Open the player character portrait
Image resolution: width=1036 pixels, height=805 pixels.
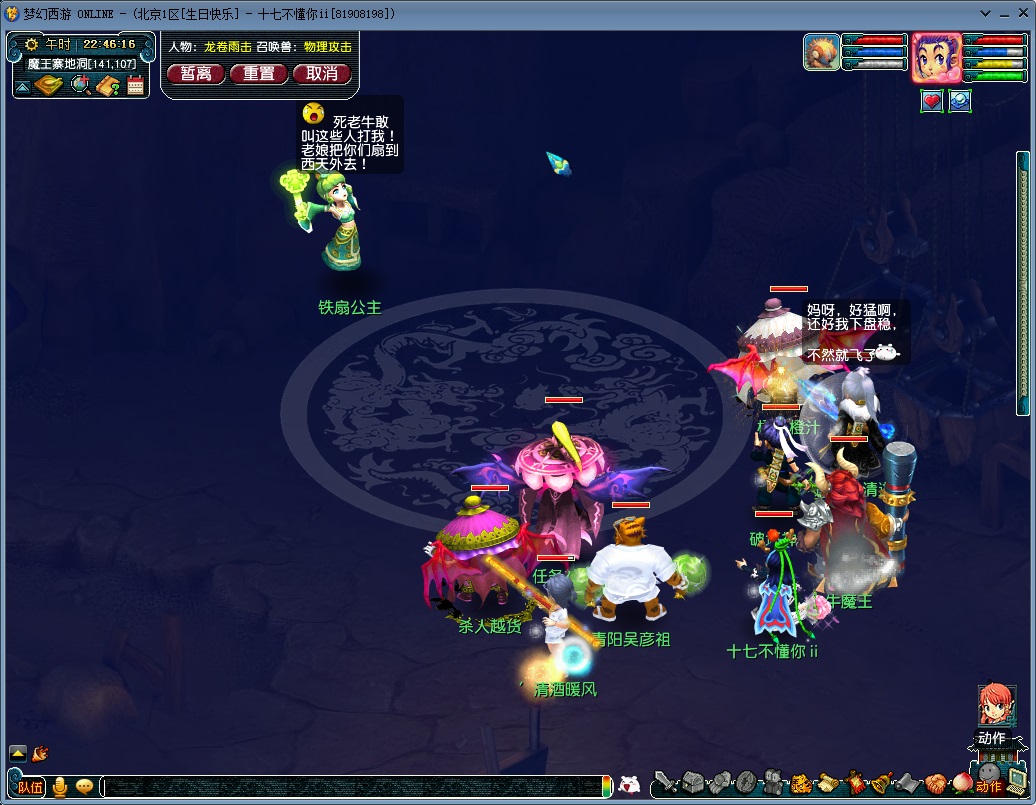[x=937, y=58]
